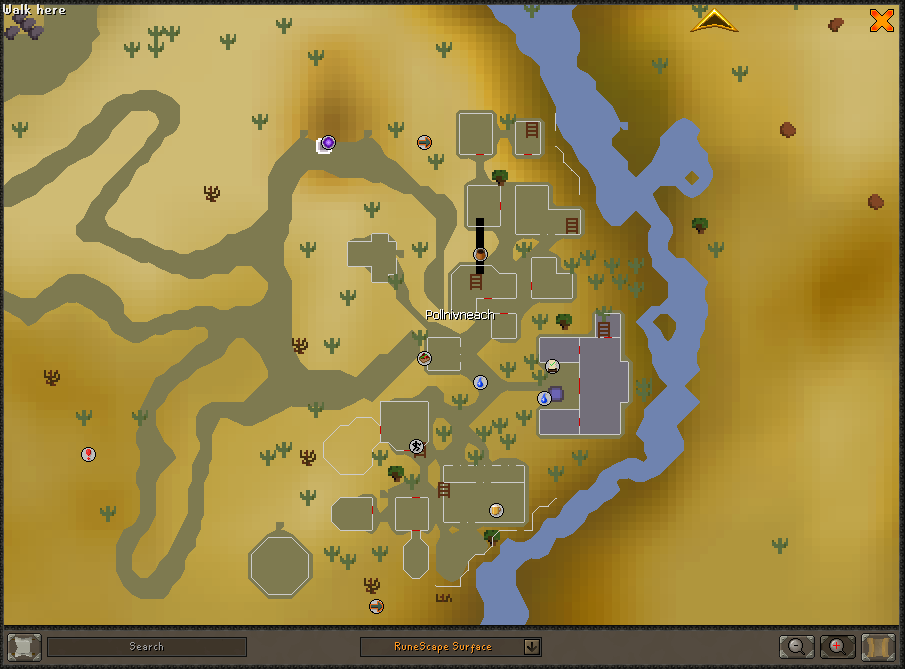
Task: Select the beer mug pub marker
Action: pyautogui.click(x=496, y=510)
